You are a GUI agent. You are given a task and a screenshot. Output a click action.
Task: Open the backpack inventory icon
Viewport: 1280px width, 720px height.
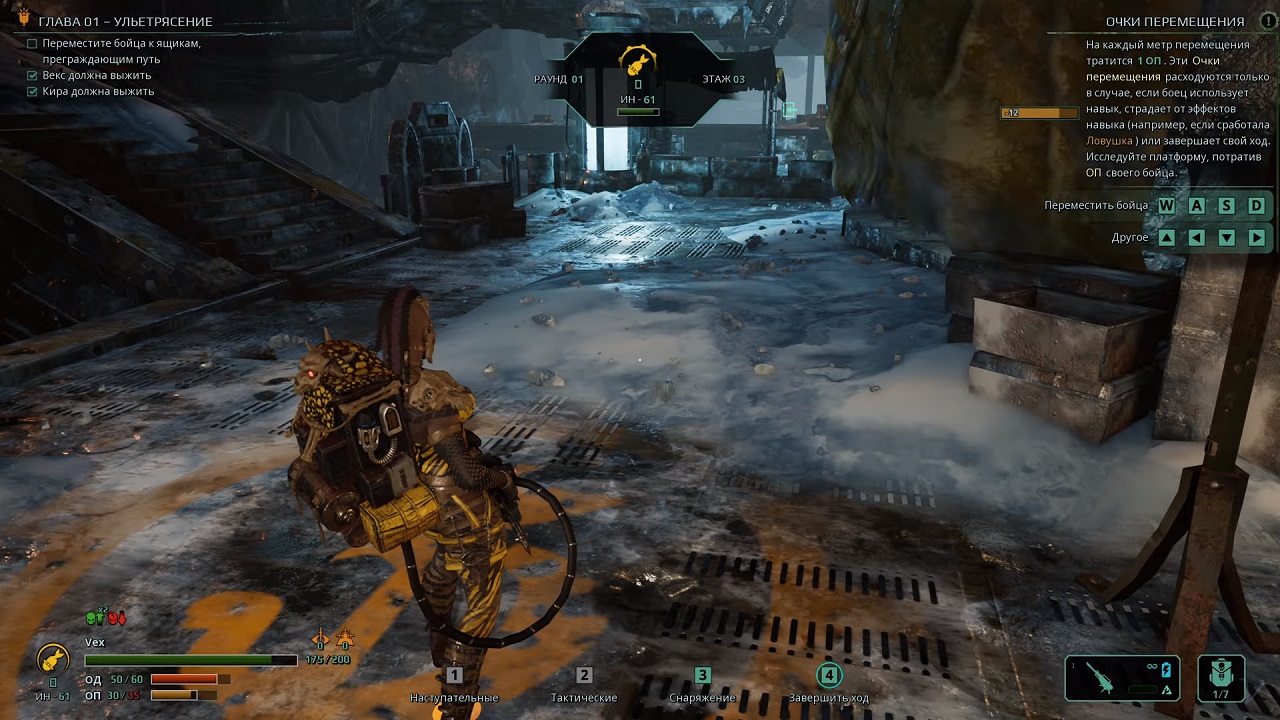1221,676
